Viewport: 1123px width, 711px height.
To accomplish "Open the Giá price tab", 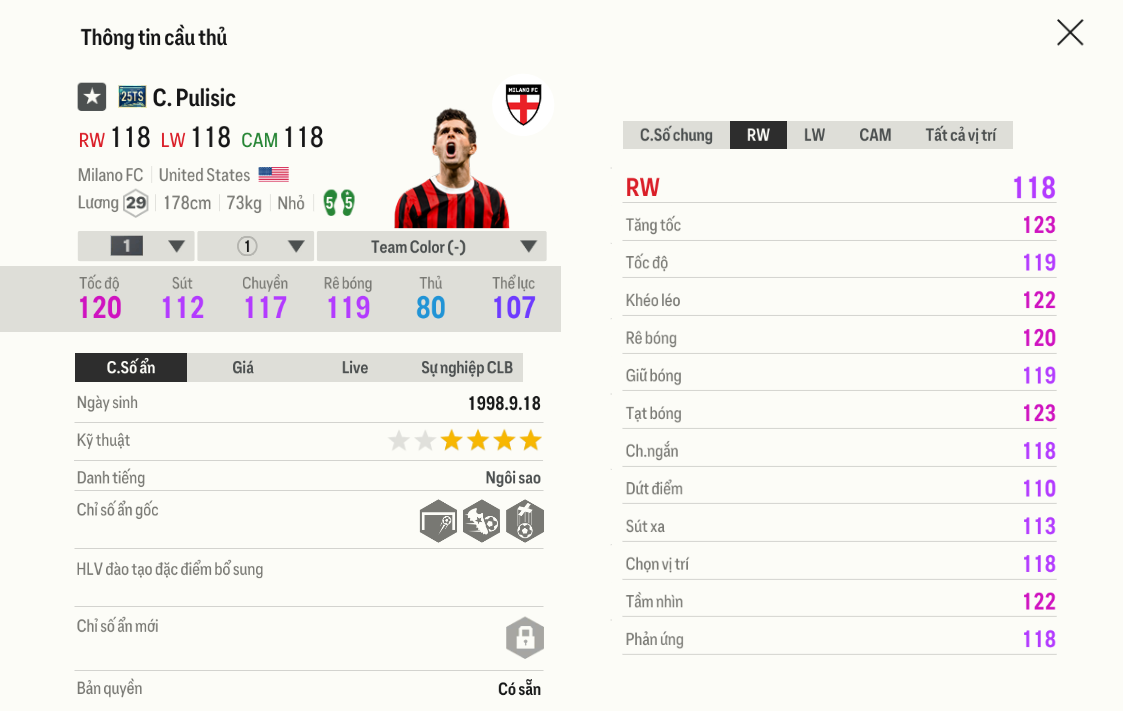I will 243,368.
